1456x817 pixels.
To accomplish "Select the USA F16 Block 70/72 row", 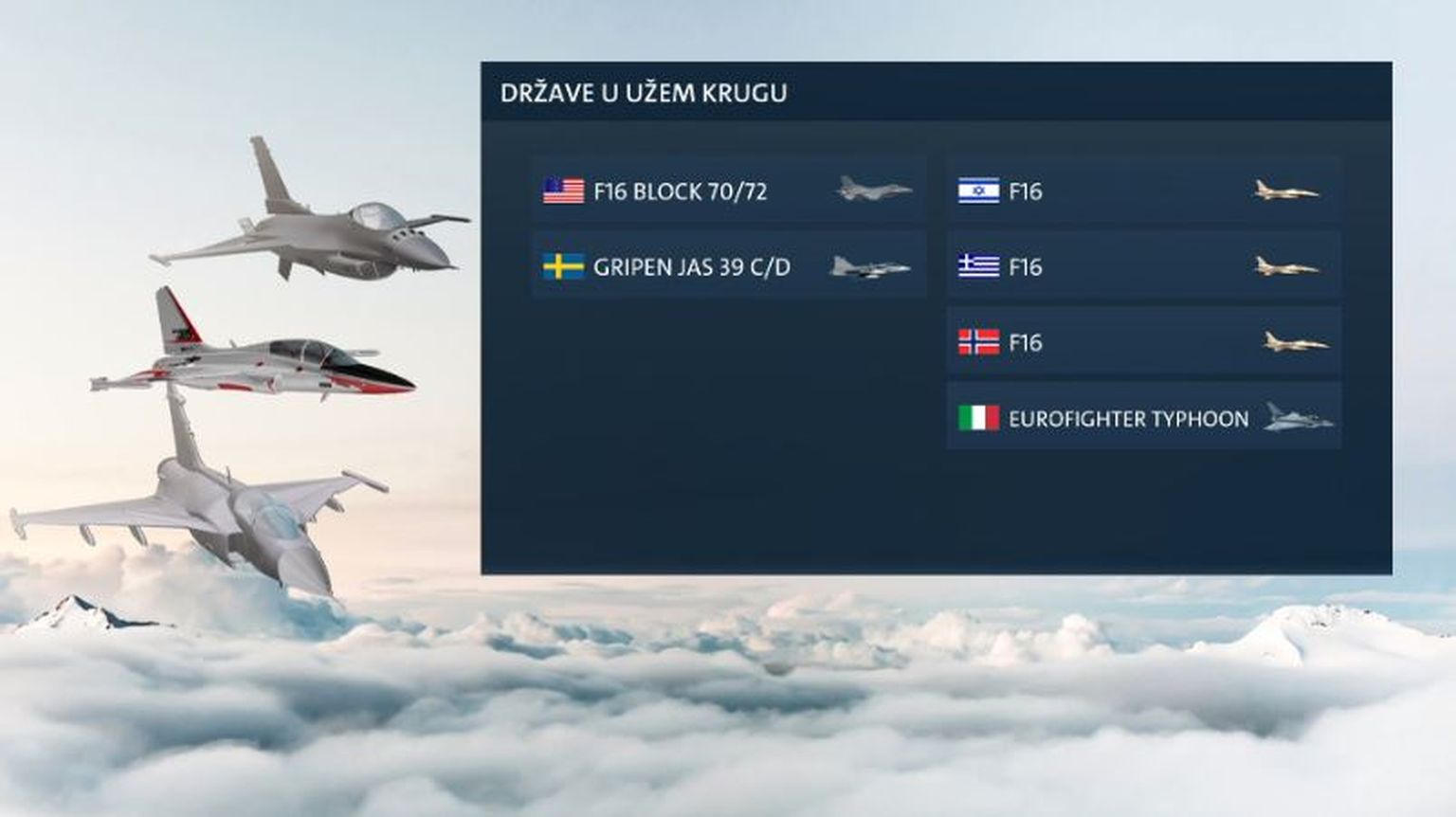I will click(728, 191).
